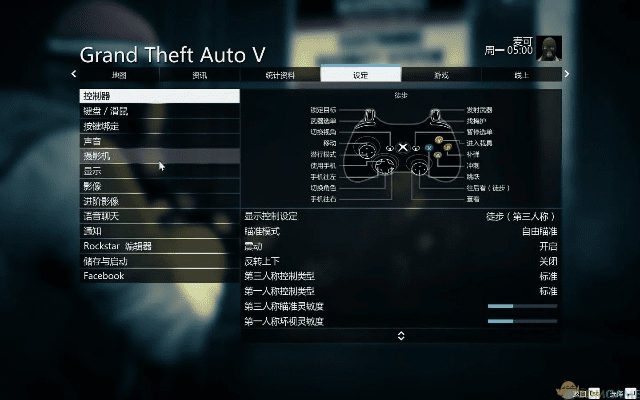Select the 摄影机 (Camera) settings category
Viewport: 640px width, 400px height.
click(160, 156)
